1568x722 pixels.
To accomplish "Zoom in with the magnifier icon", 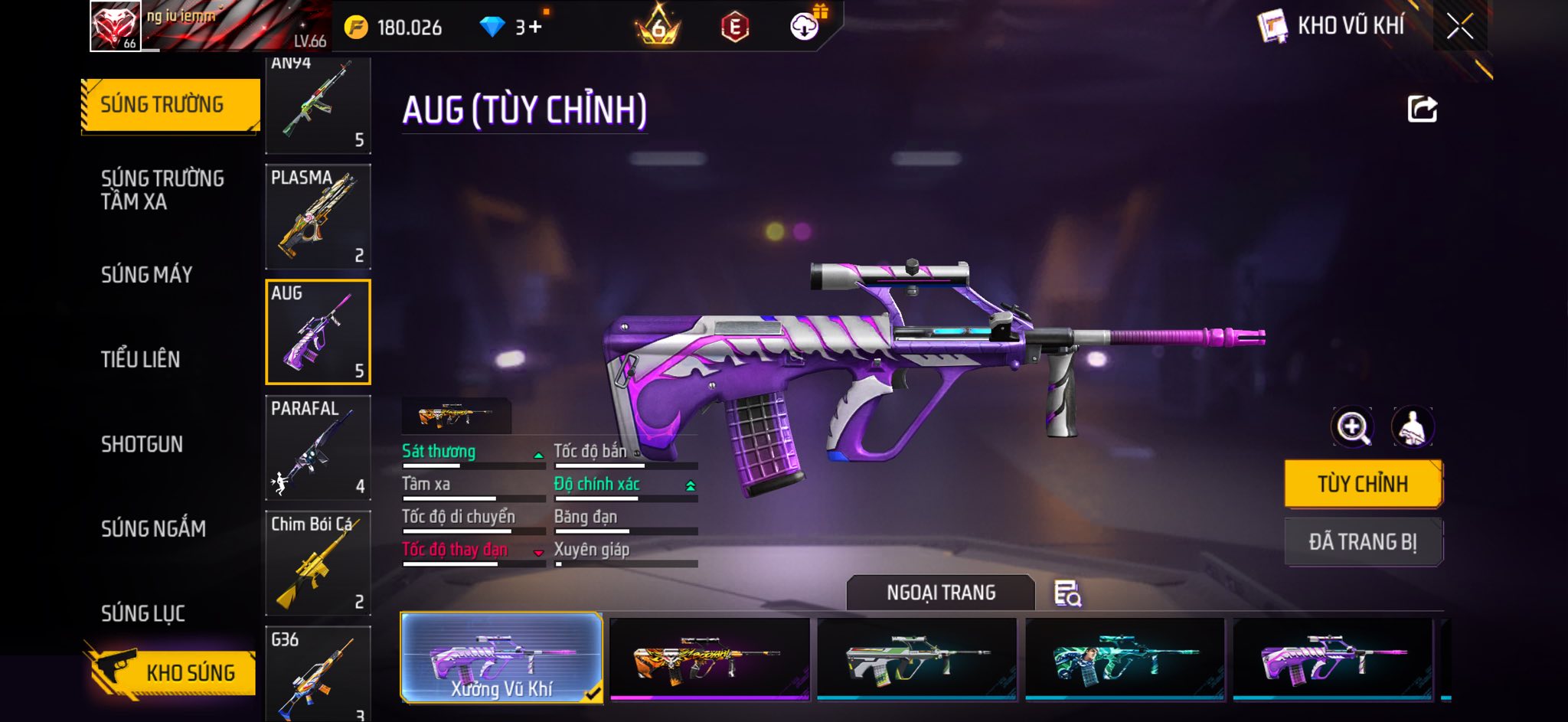I will coord(1352,426).
